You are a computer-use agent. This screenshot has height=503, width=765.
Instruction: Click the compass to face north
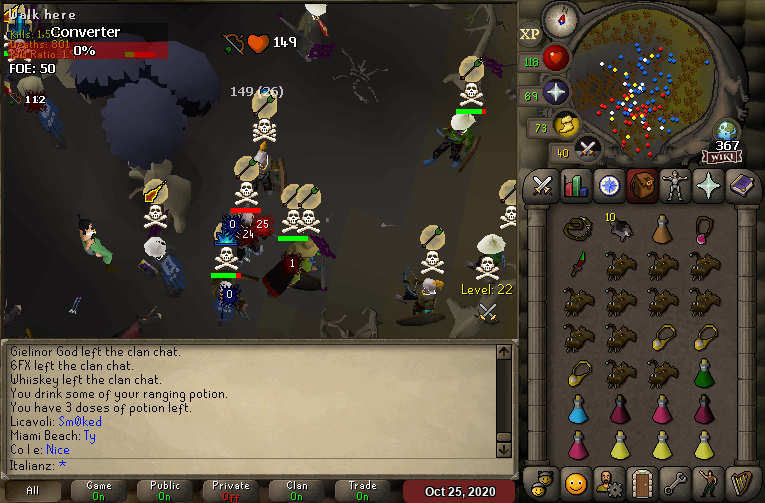(x=559, y=19)
